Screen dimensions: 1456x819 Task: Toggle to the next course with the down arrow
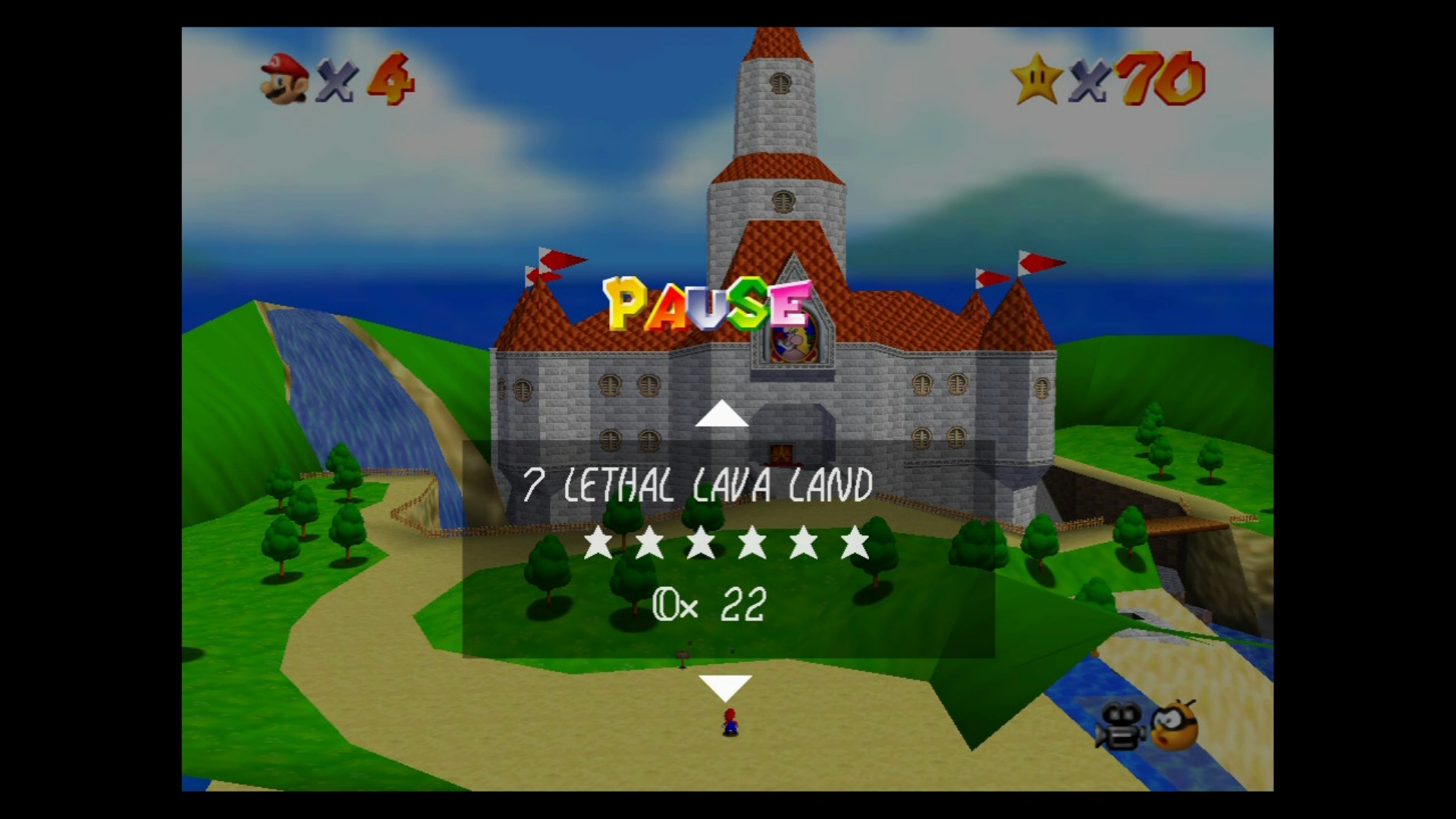click(x=726, y=687)
